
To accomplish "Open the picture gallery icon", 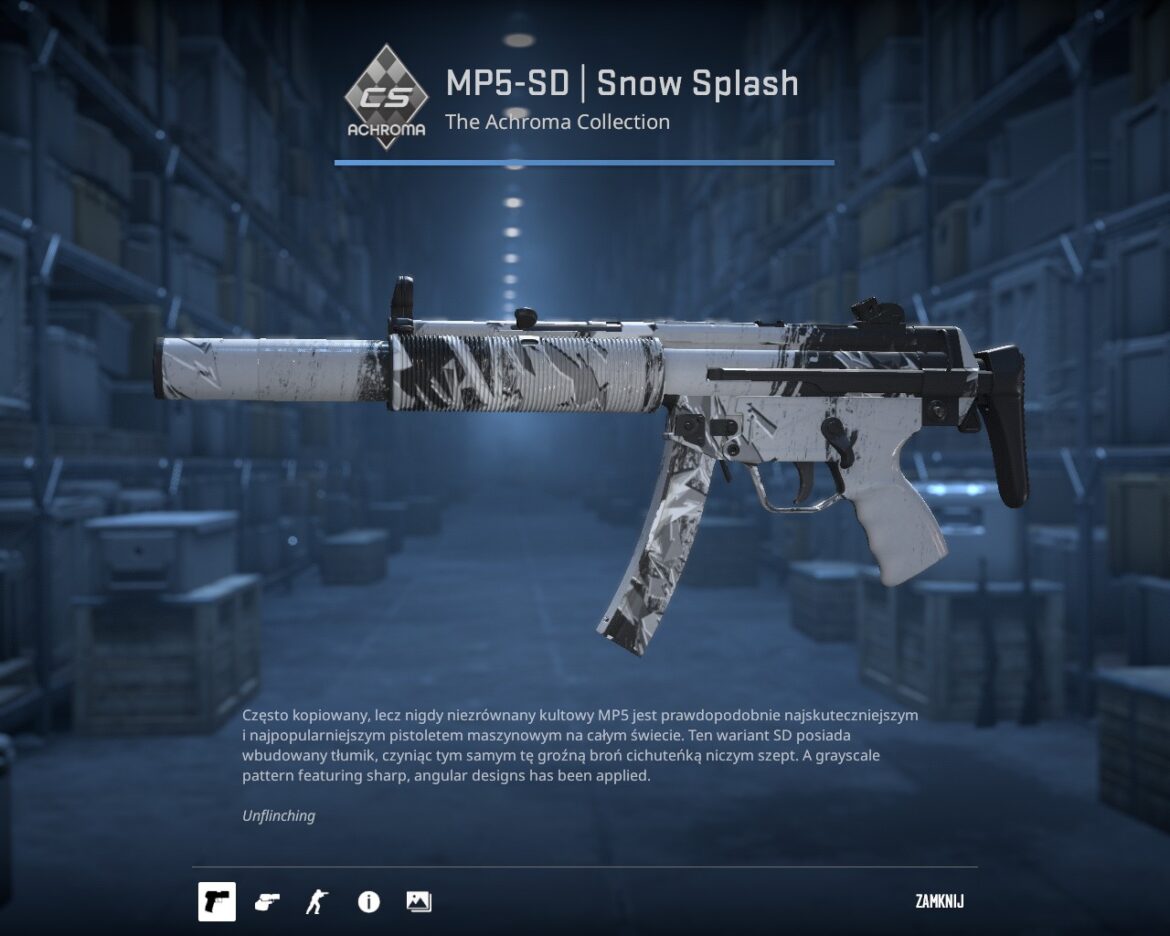I will click(418, 902).
